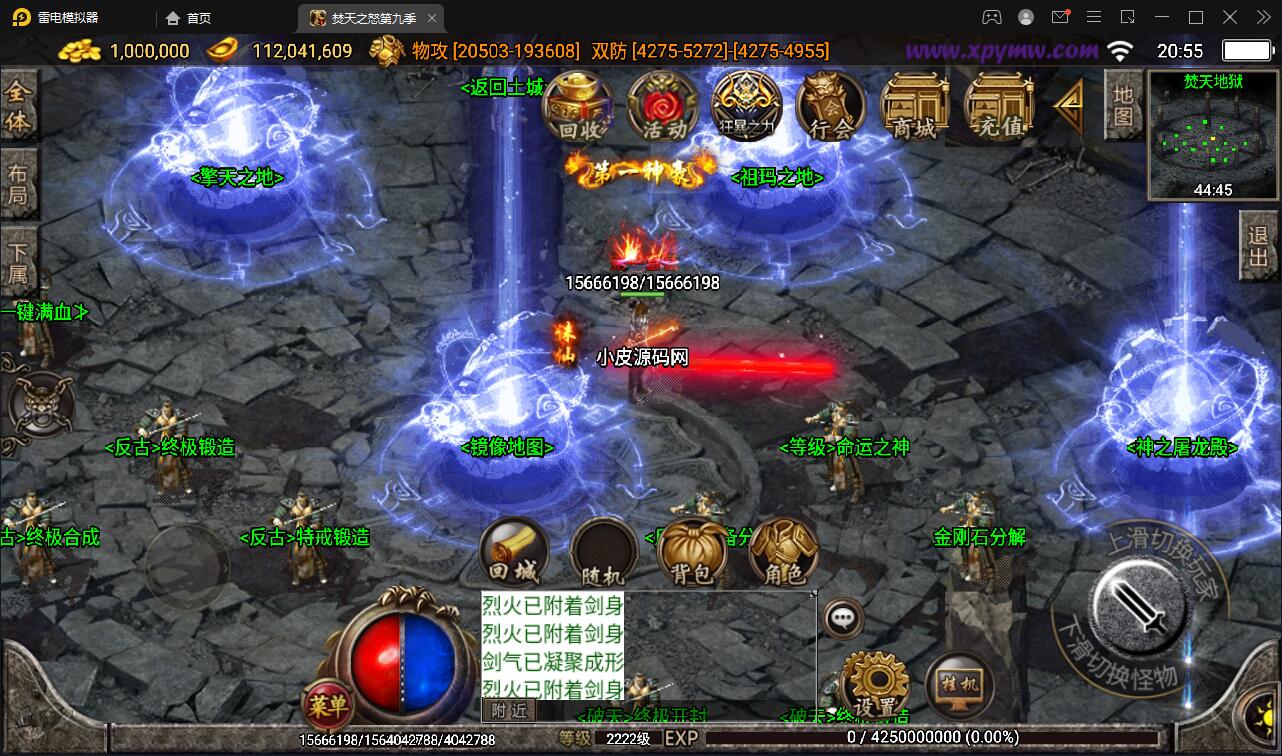Use the 回城 return-to-town scroll

[x=512, y=555]
